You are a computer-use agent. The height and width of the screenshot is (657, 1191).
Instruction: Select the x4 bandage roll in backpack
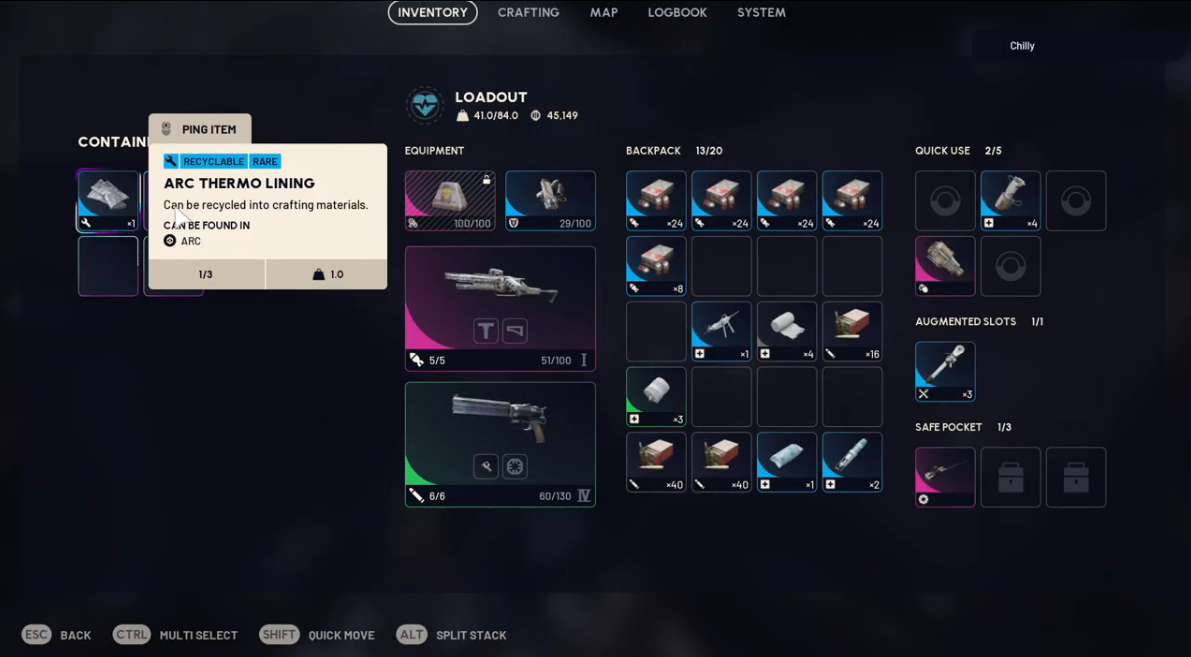(x=787, y=331)
